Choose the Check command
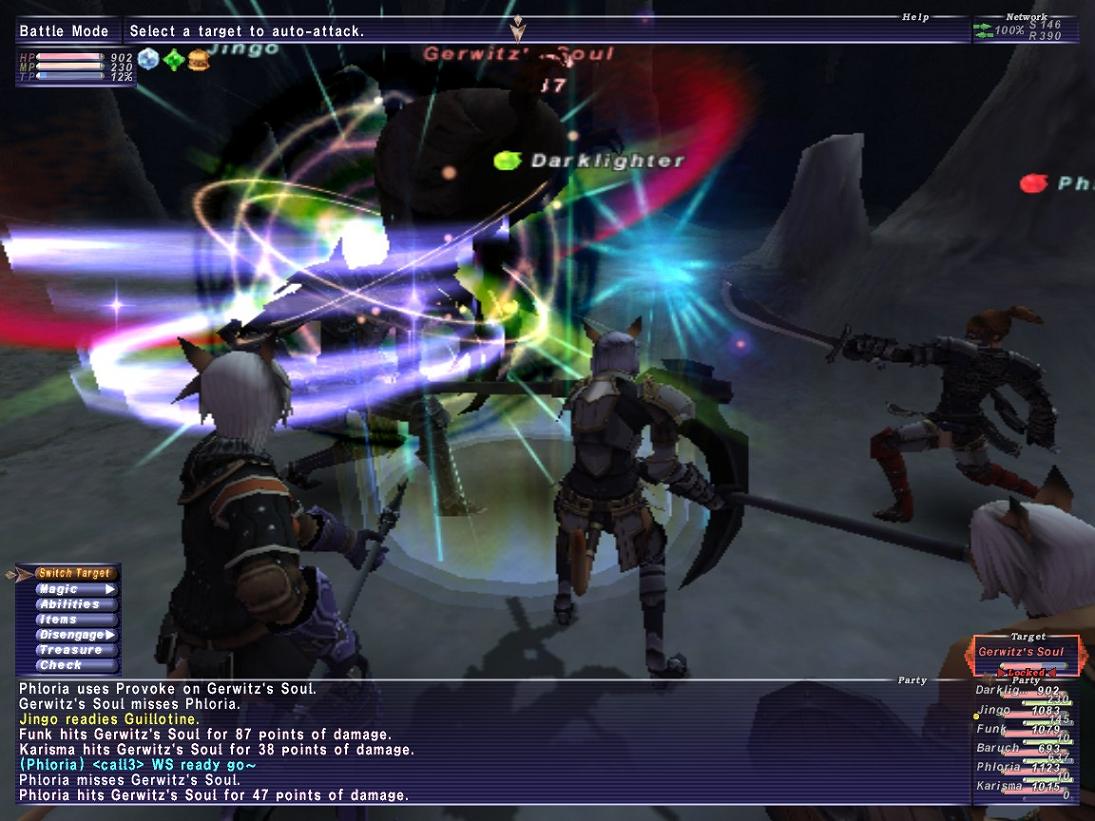1095x821 pixels. [x=62, y=665]
